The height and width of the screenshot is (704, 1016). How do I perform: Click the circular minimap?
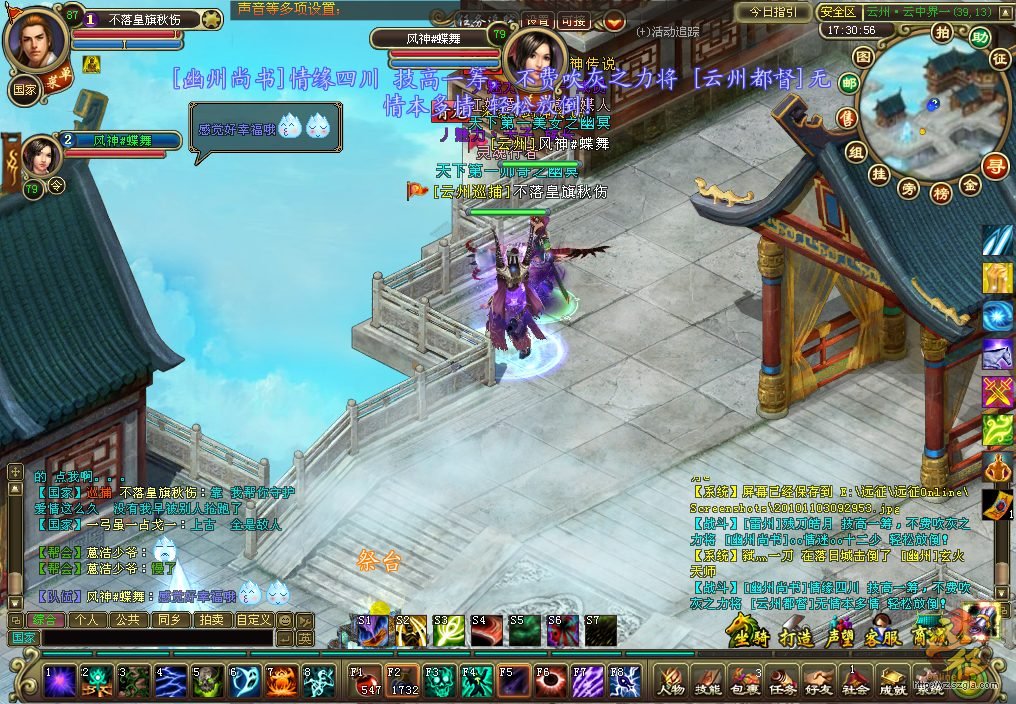click(x=920, y=110)
